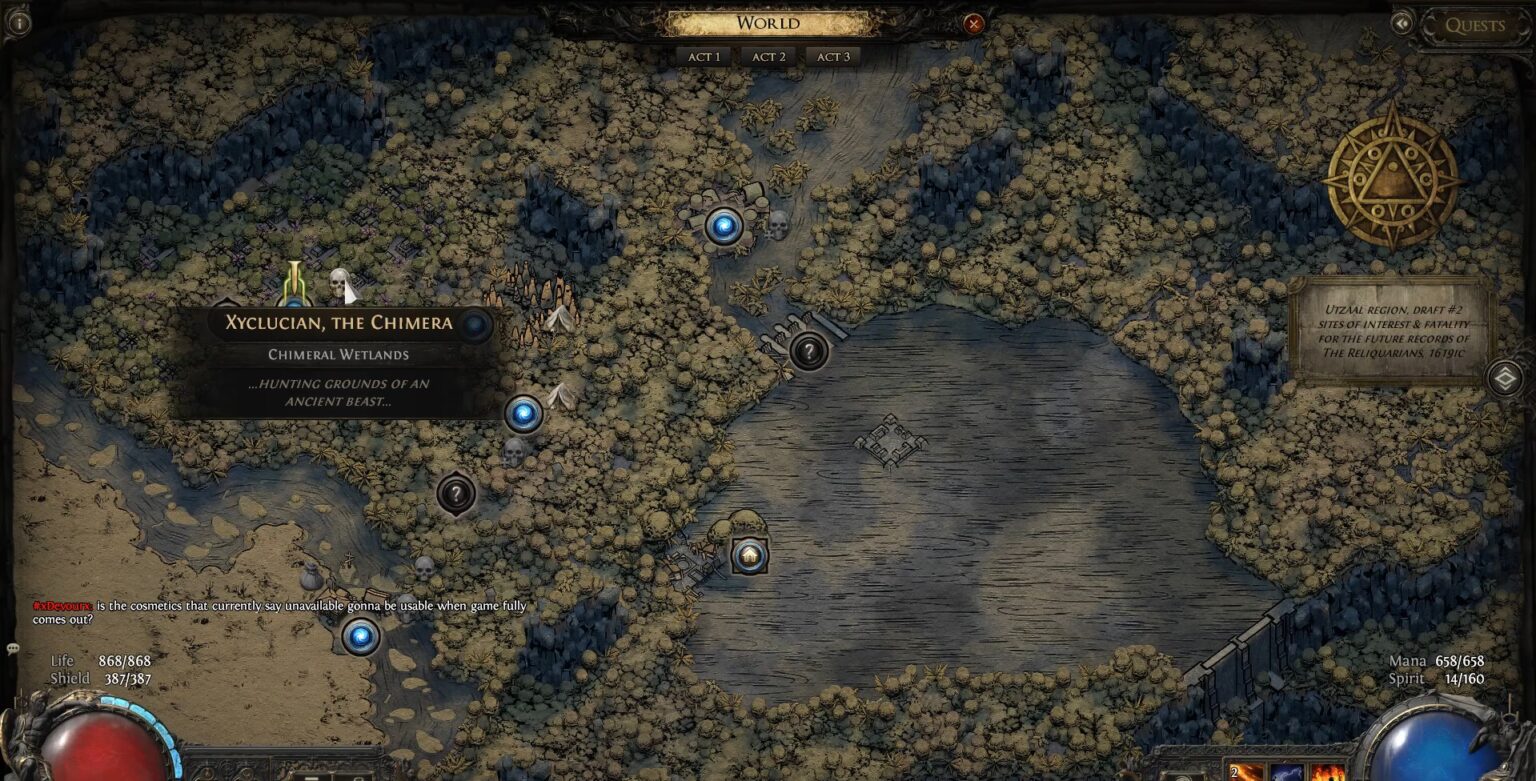
Task: Select the fire skill showing 2 charges
Action: (1246, 770)
